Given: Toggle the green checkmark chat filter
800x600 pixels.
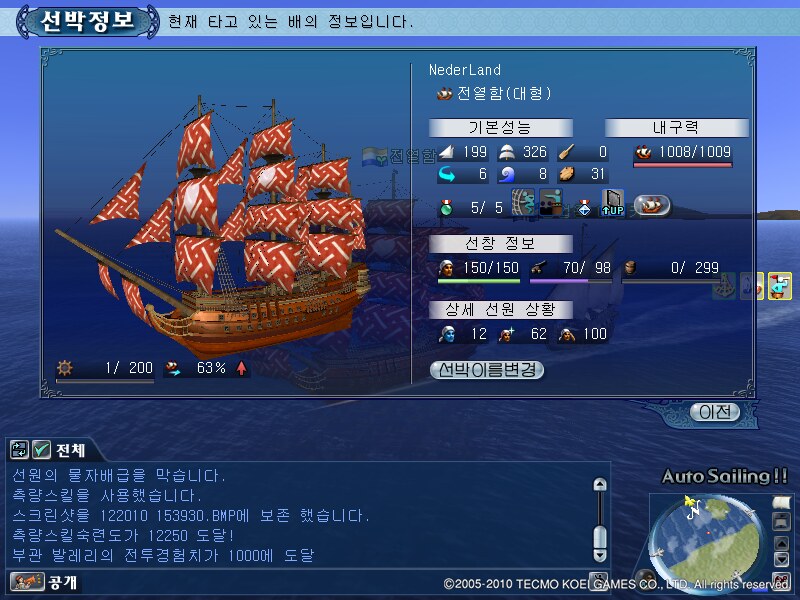Looking at the screenshot, I should point(41,450).
